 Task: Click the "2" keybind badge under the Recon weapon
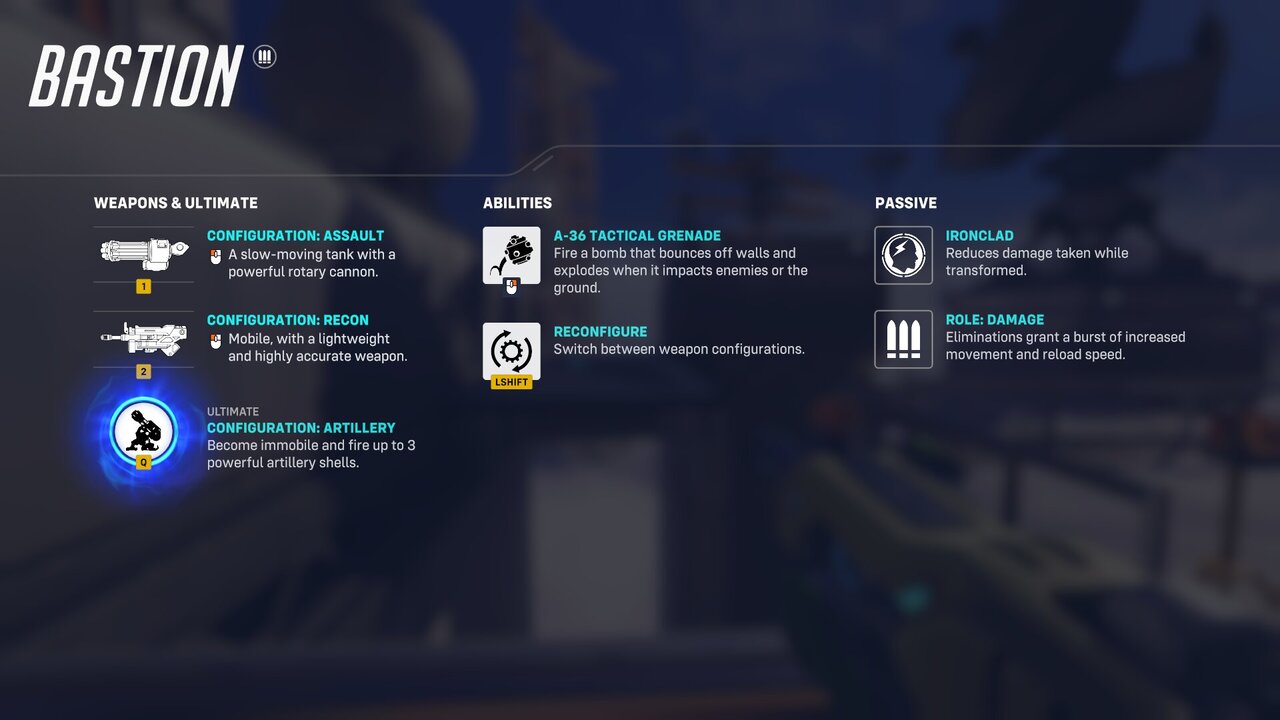(143, 371)
